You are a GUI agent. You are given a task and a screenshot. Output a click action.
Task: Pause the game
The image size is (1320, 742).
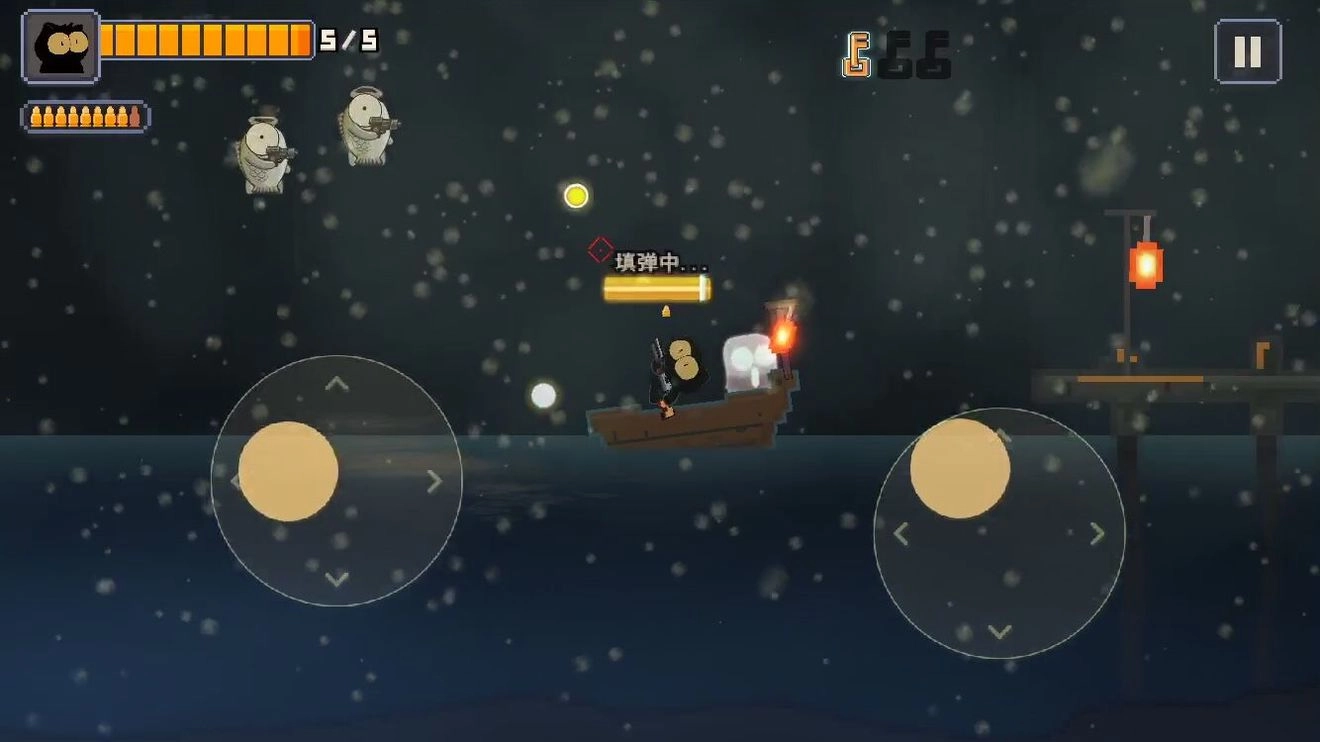[1247, 51]
